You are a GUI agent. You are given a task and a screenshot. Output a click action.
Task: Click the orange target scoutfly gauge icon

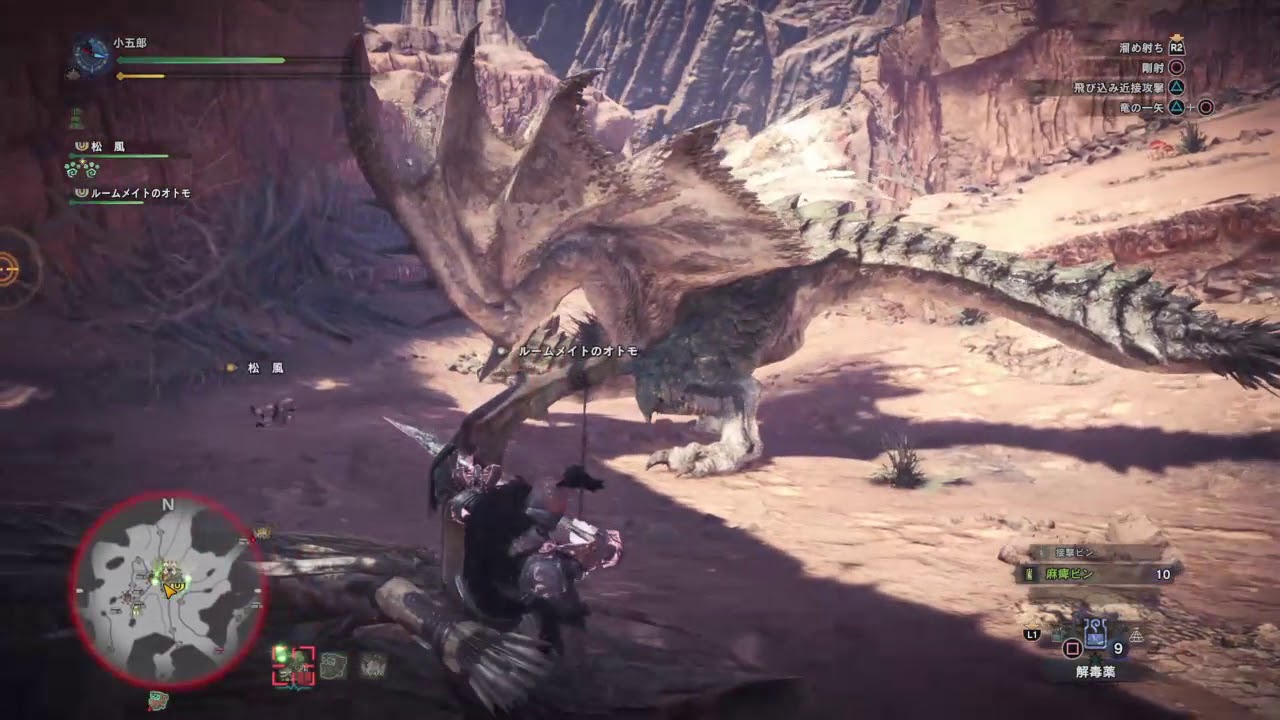pyautogui.click(x=10, y=269)
